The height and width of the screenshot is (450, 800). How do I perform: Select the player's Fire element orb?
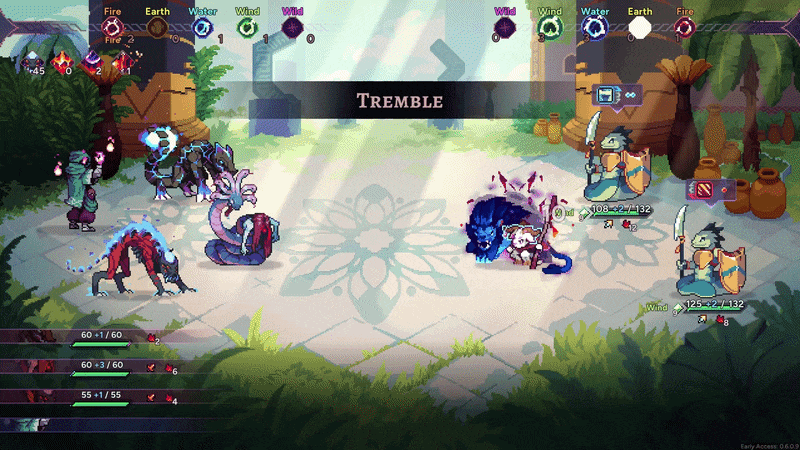pyautogui.click(x=112, y=29)
